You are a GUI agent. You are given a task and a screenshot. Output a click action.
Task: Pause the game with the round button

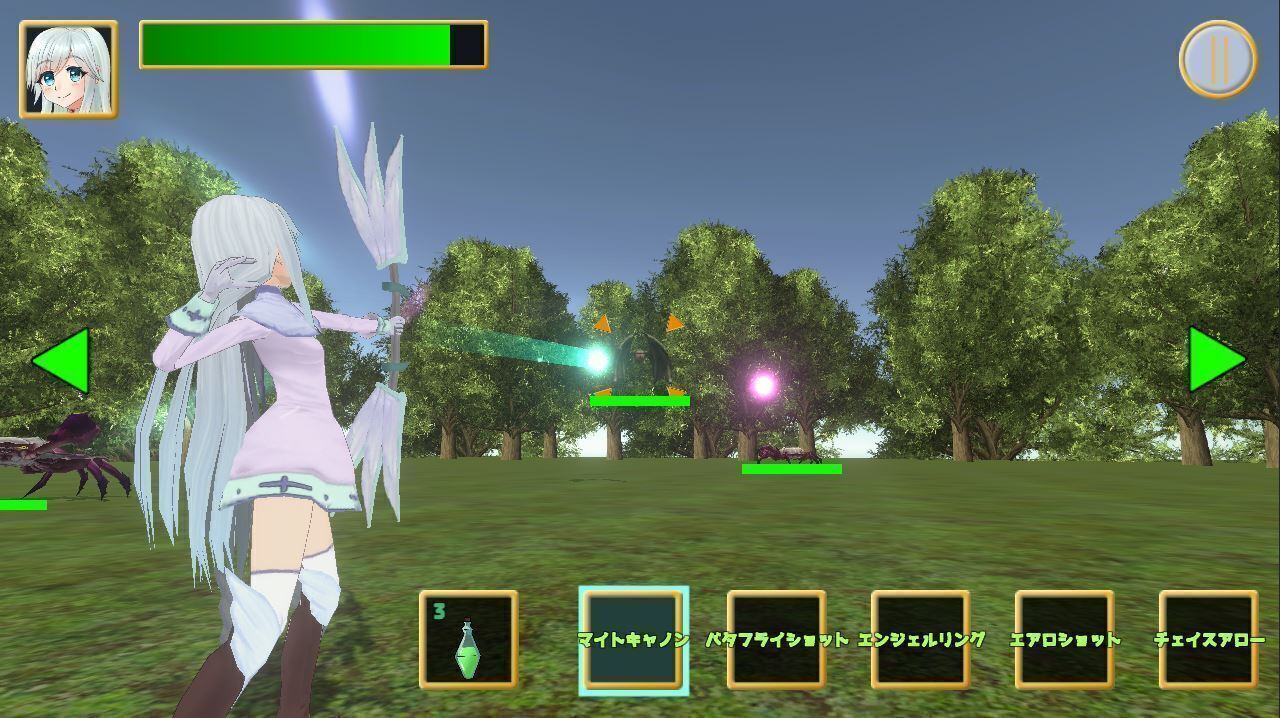point(1217,59)
